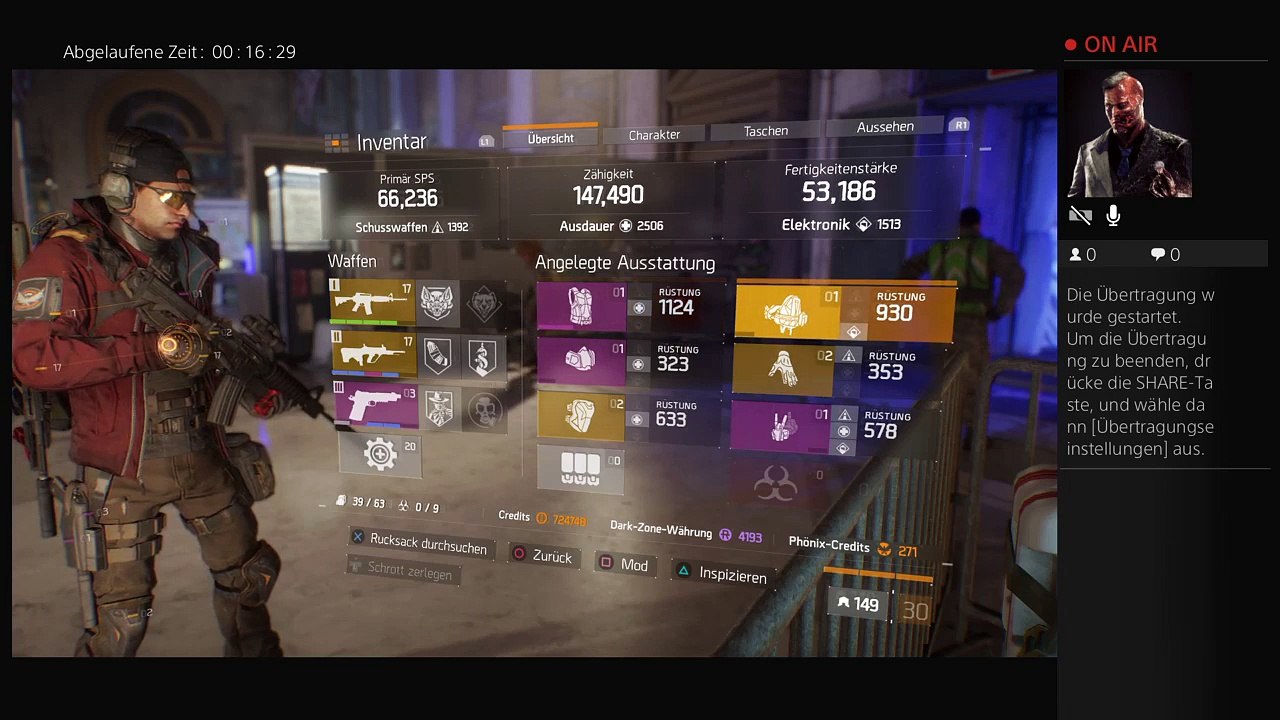
Task: Switch to the Aussehen tab
Action: pos(885,127)
